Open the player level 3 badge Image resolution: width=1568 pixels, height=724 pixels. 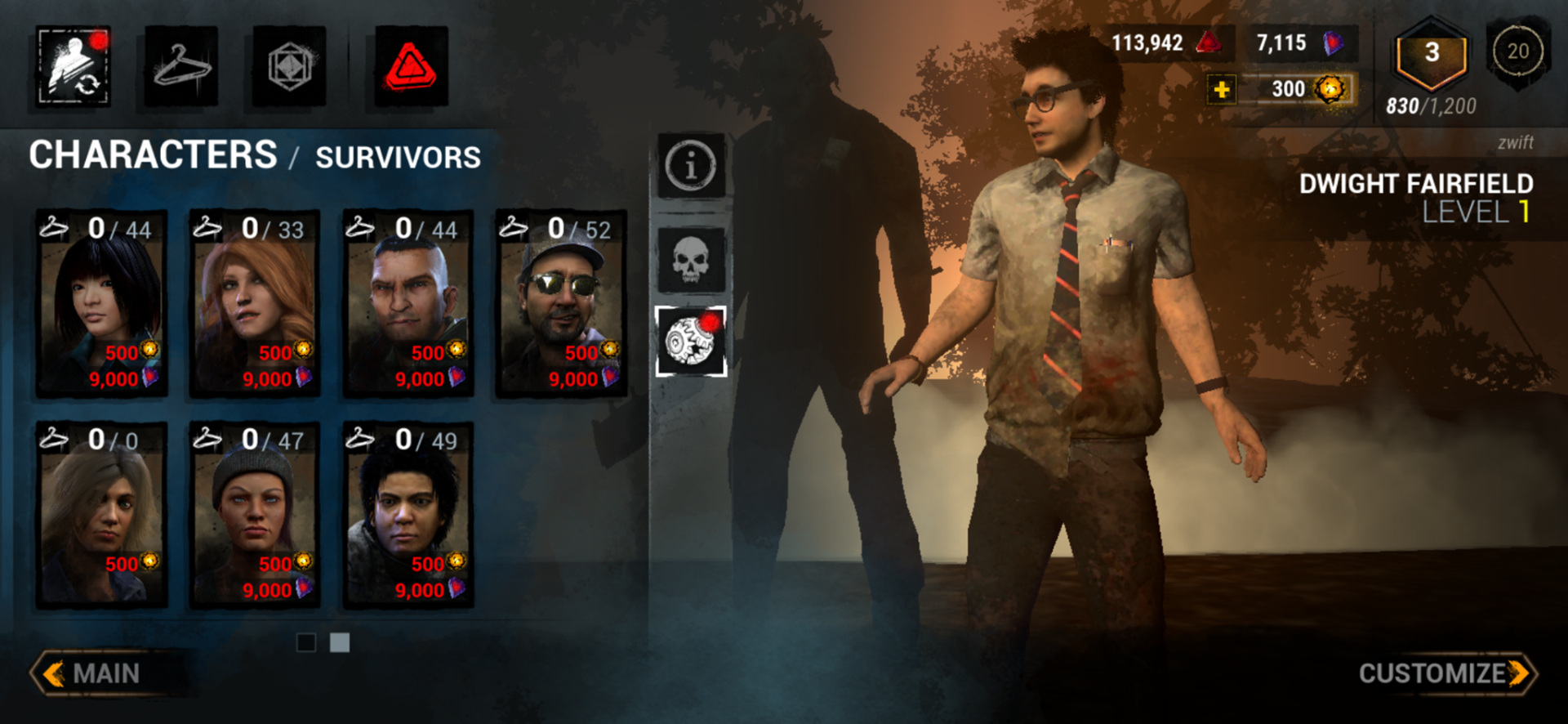click(1431, 55)
